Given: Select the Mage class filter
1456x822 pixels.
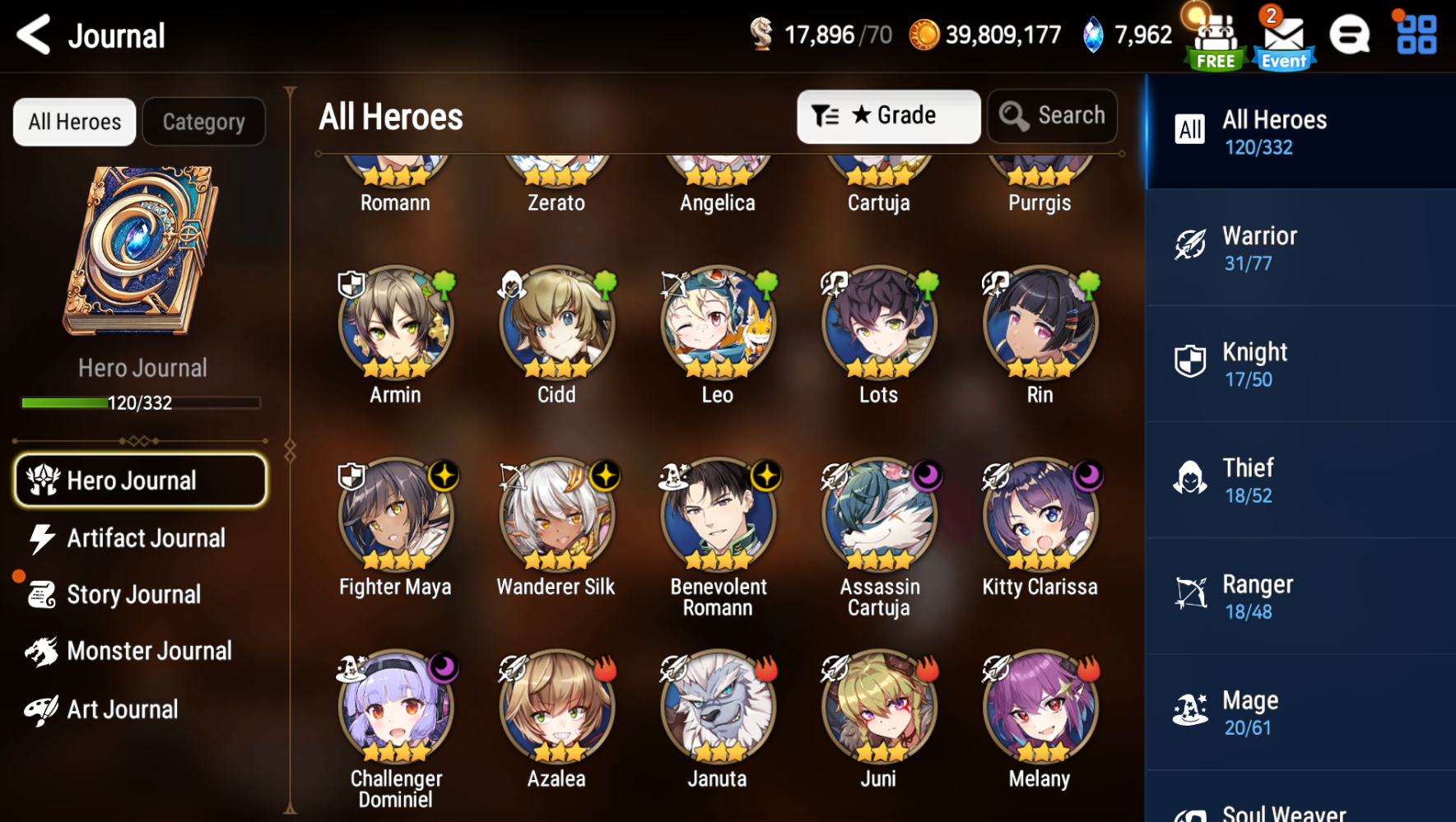Looking at the screenshot, I should [x=1299, y=711].
